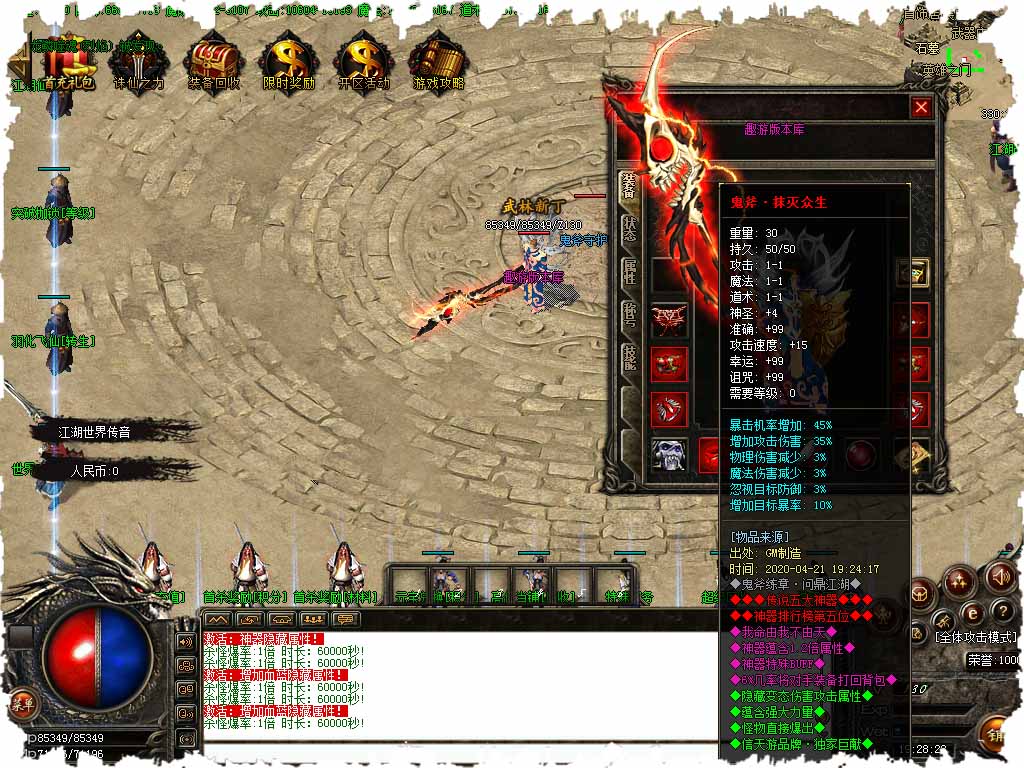
Task: Open the 限时奖励 timed reward icon
Action: pos(288,63)
